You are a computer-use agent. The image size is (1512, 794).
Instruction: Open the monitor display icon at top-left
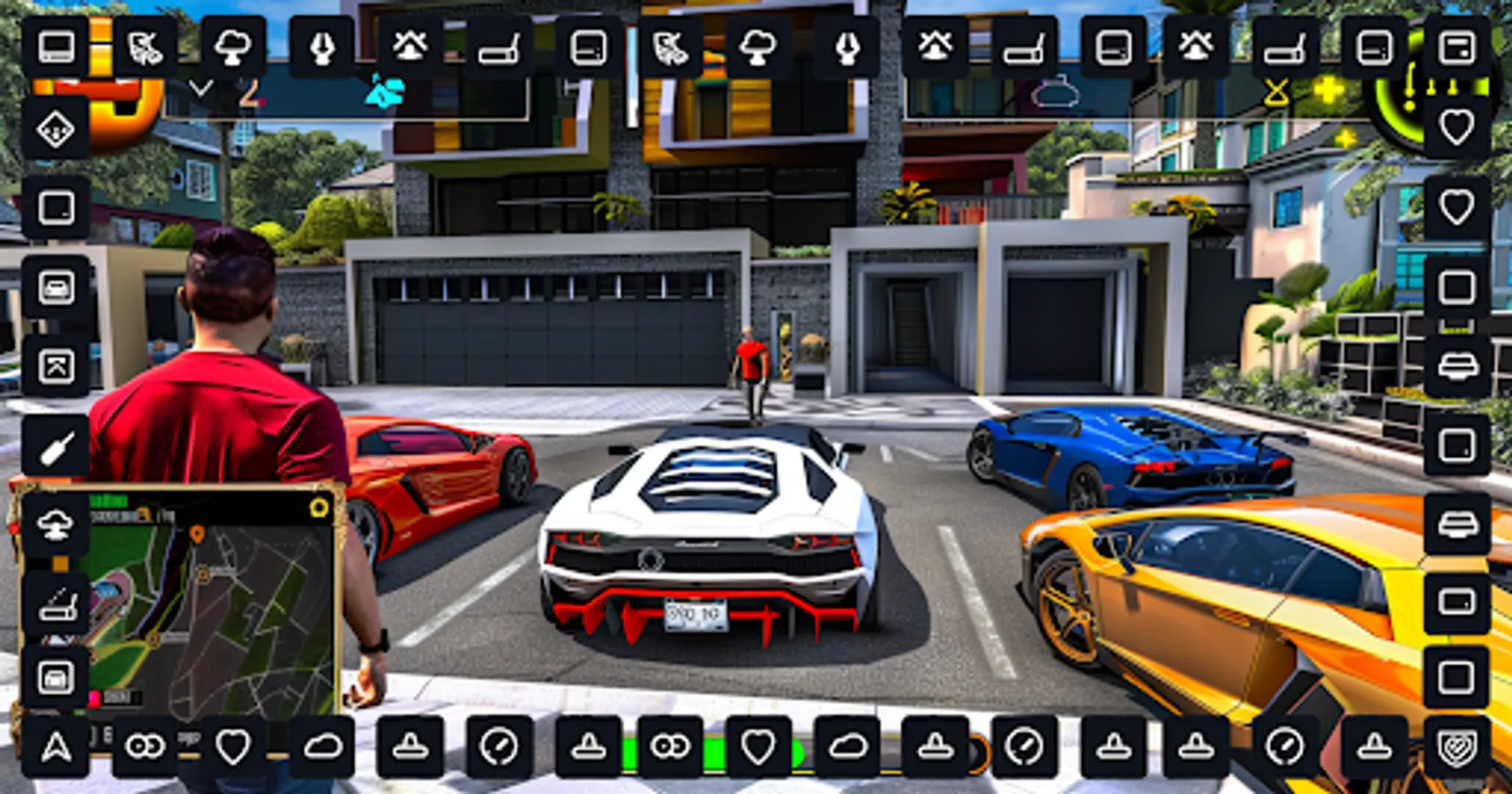pyautogui.click(x=55, y=46)
